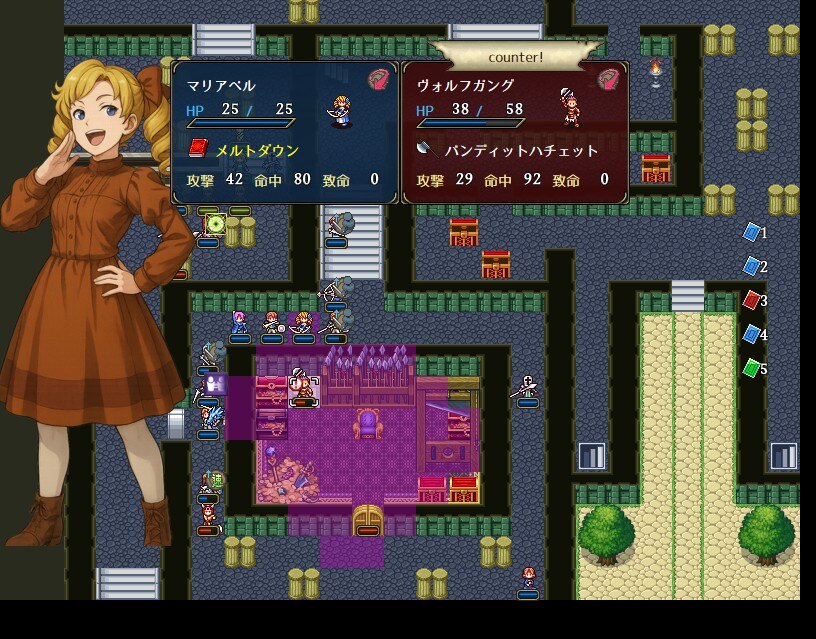Select the blue gem numbered 2
The width and height of the screenshot is (816, 639).
[x=752, y=267]
